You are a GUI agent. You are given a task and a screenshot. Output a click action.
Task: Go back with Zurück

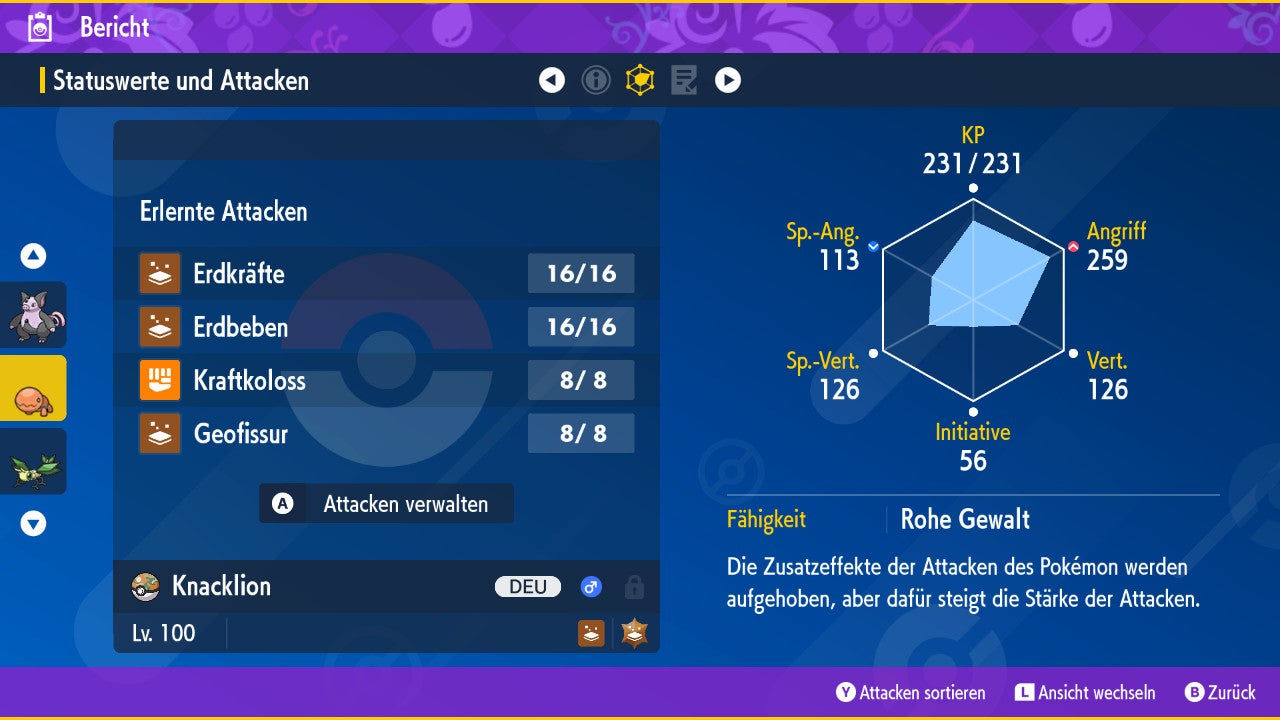[1220, 692]
